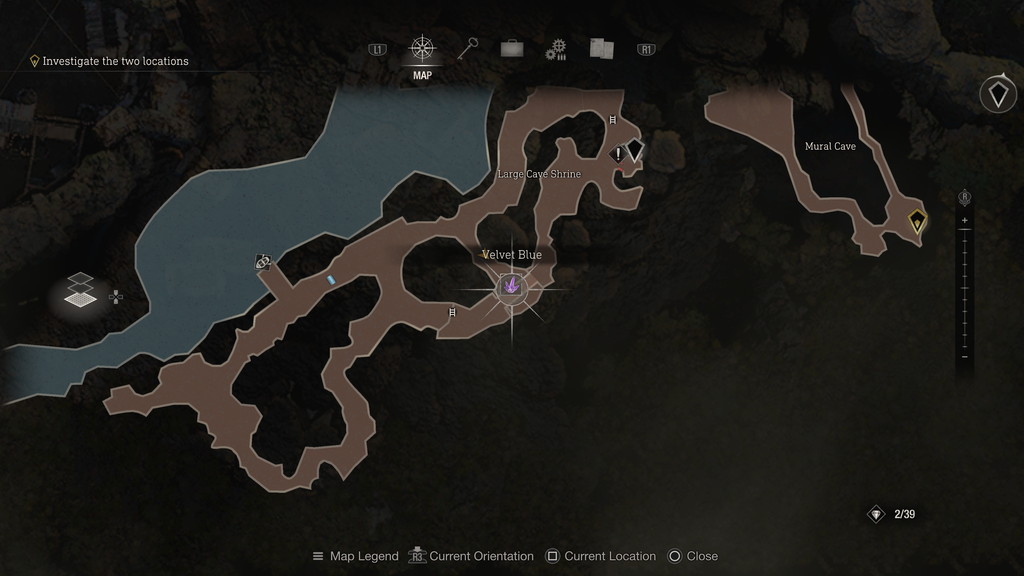Select the white diamond marker beside the exclamation
This screenshot has width=1024, height=576.
point(635,149)
